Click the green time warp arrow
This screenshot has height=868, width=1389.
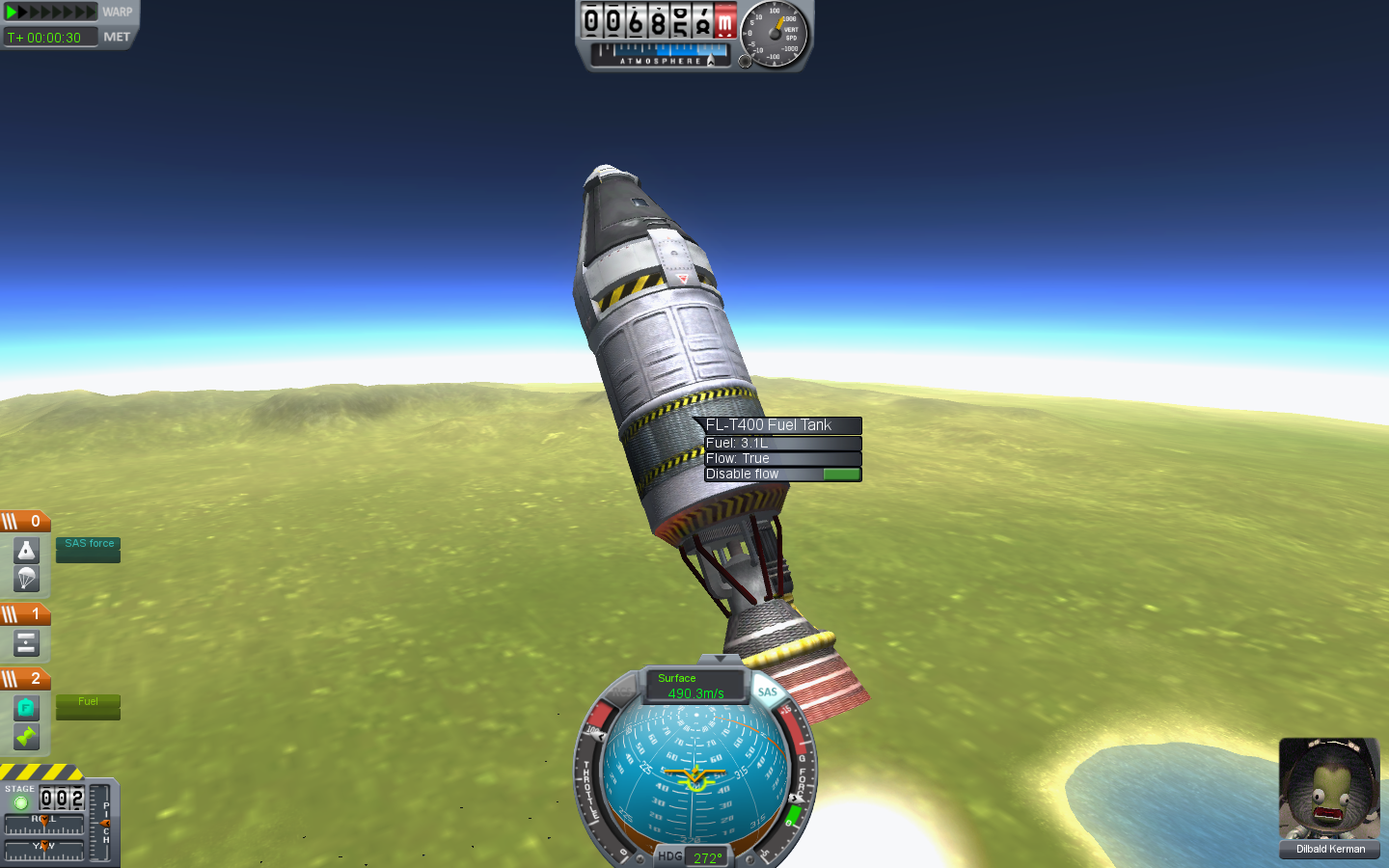point(13,13)
